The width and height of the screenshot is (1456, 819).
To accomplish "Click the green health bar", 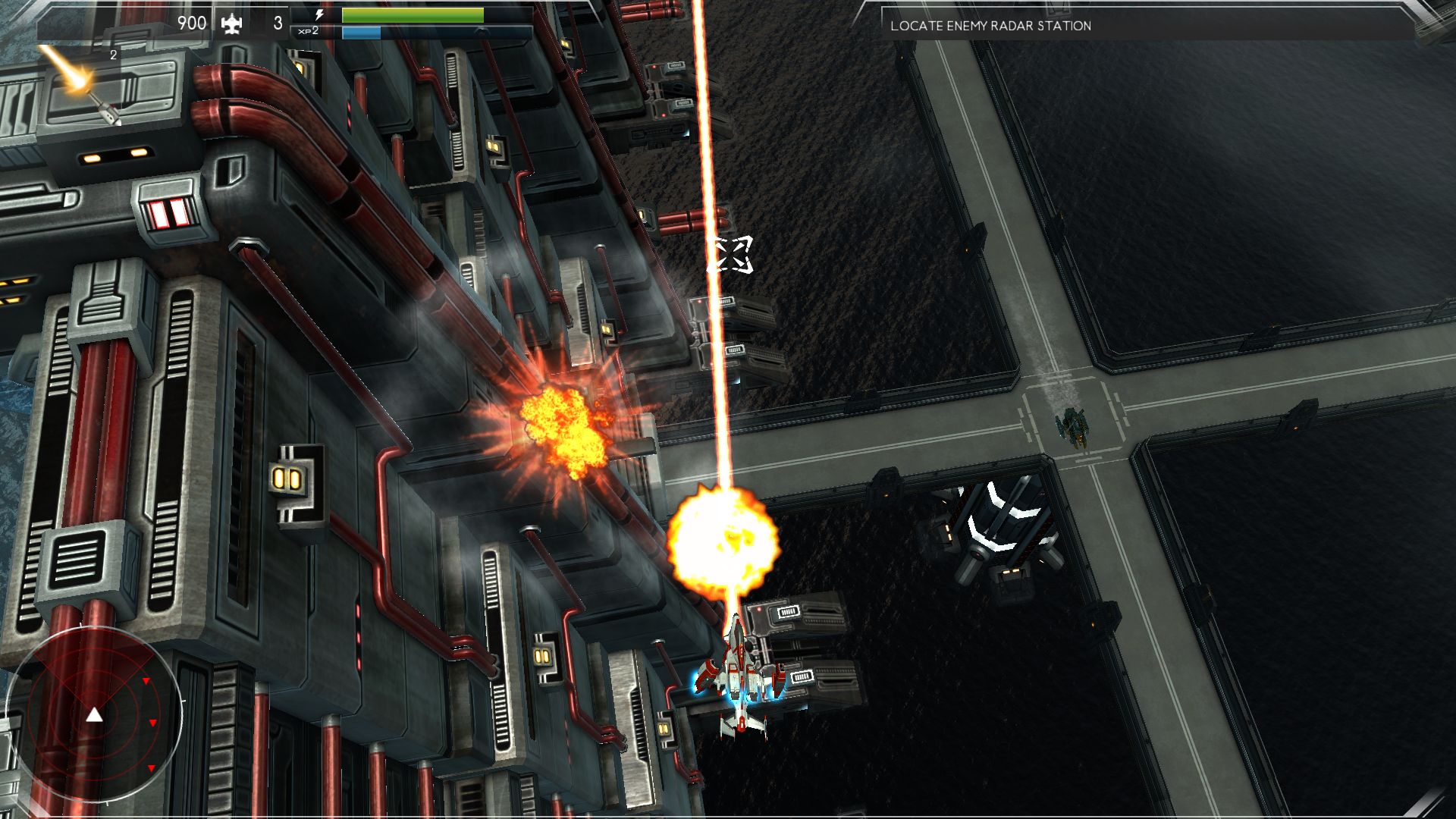I will click(x=412, y=15).
